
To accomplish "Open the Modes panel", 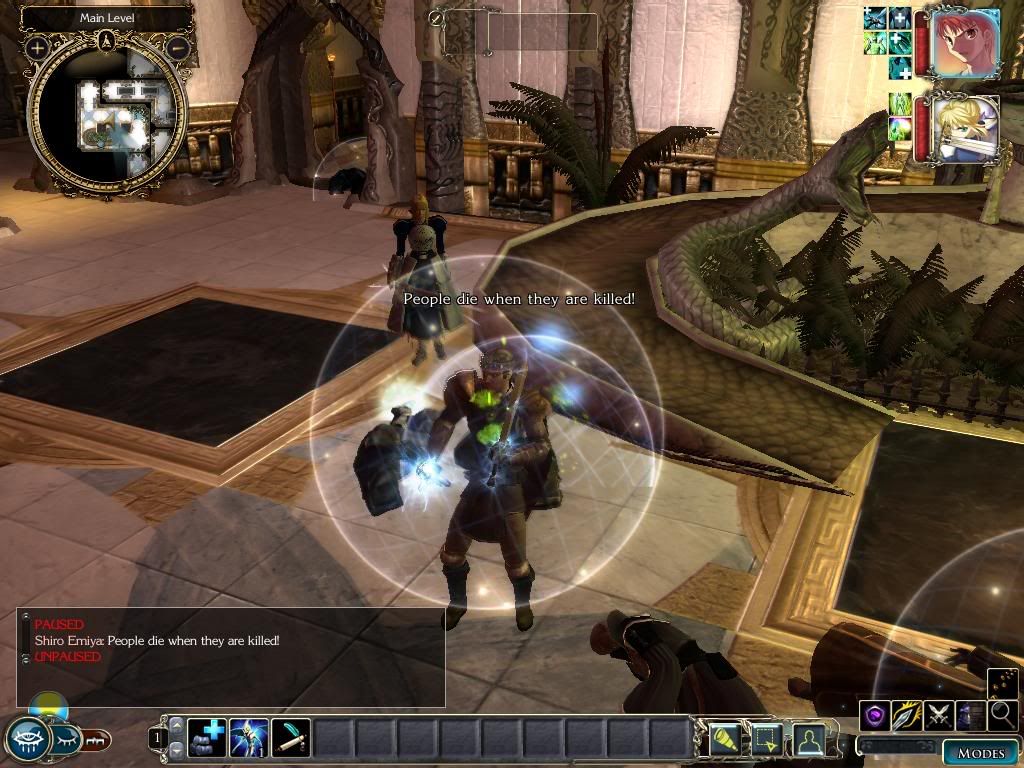I will 980,753.
